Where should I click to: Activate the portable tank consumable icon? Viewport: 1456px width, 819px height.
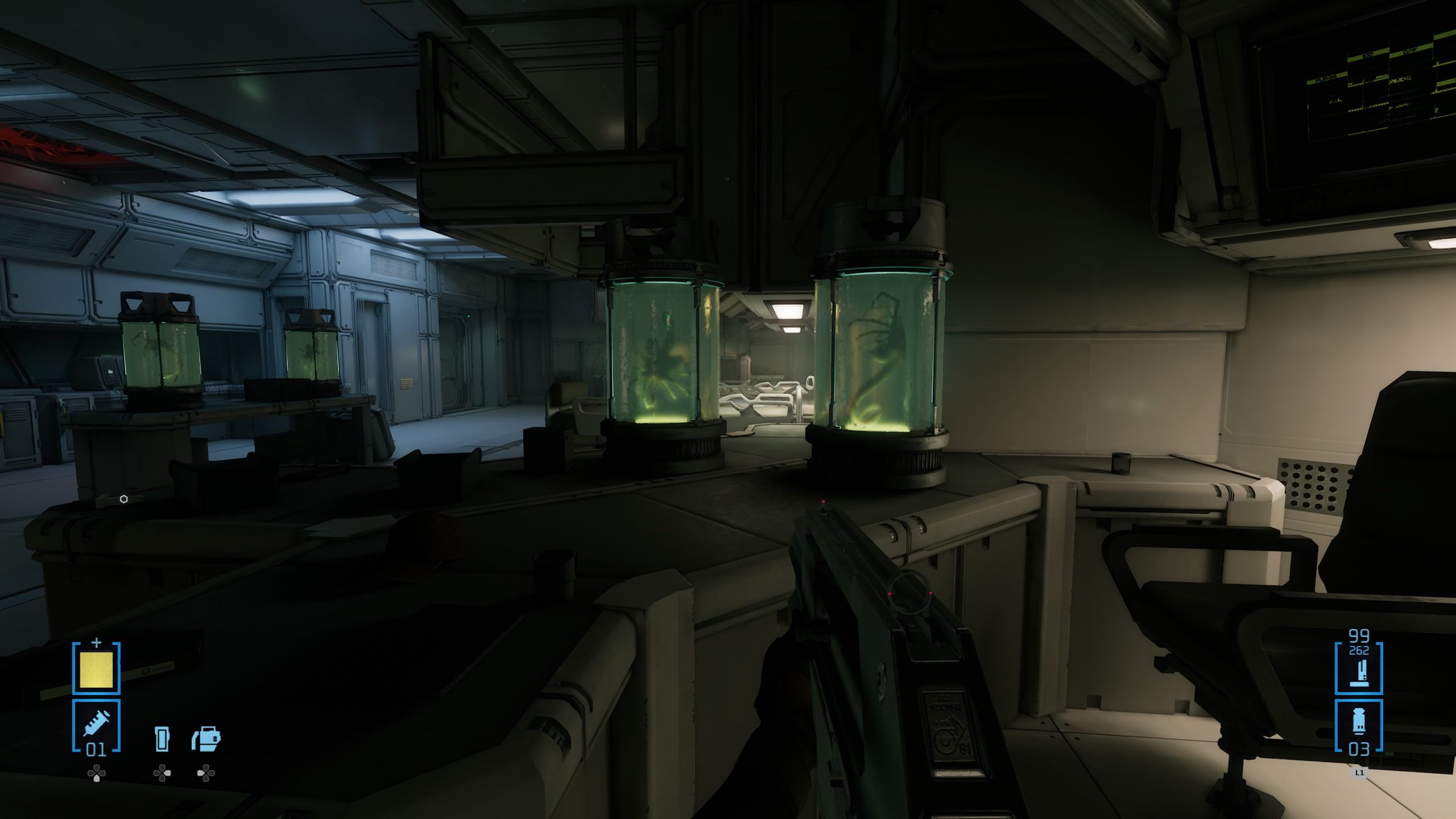tap(206, 739)
